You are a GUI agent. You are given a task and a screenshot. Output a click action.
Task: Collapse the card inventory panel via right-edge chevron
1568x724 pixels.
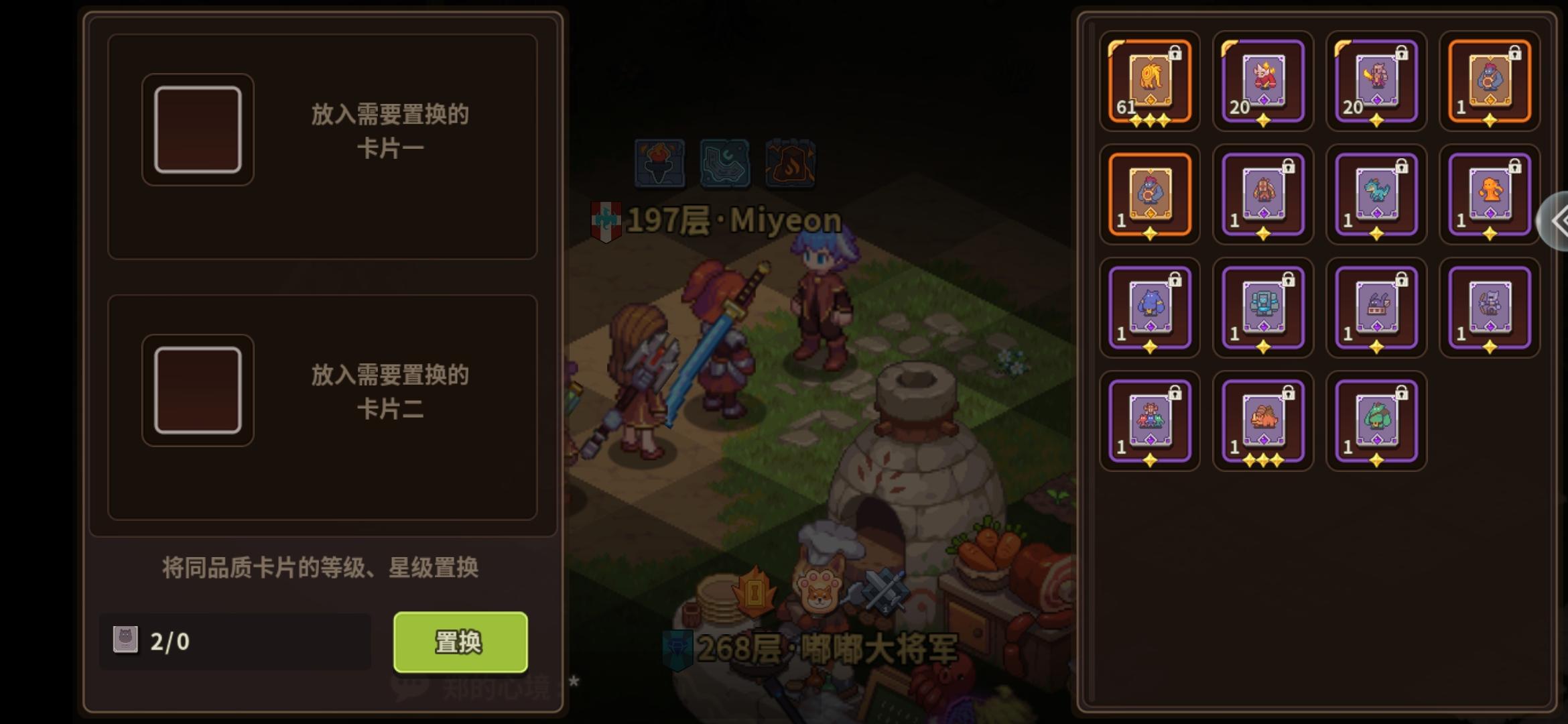tap(1561, 221)
